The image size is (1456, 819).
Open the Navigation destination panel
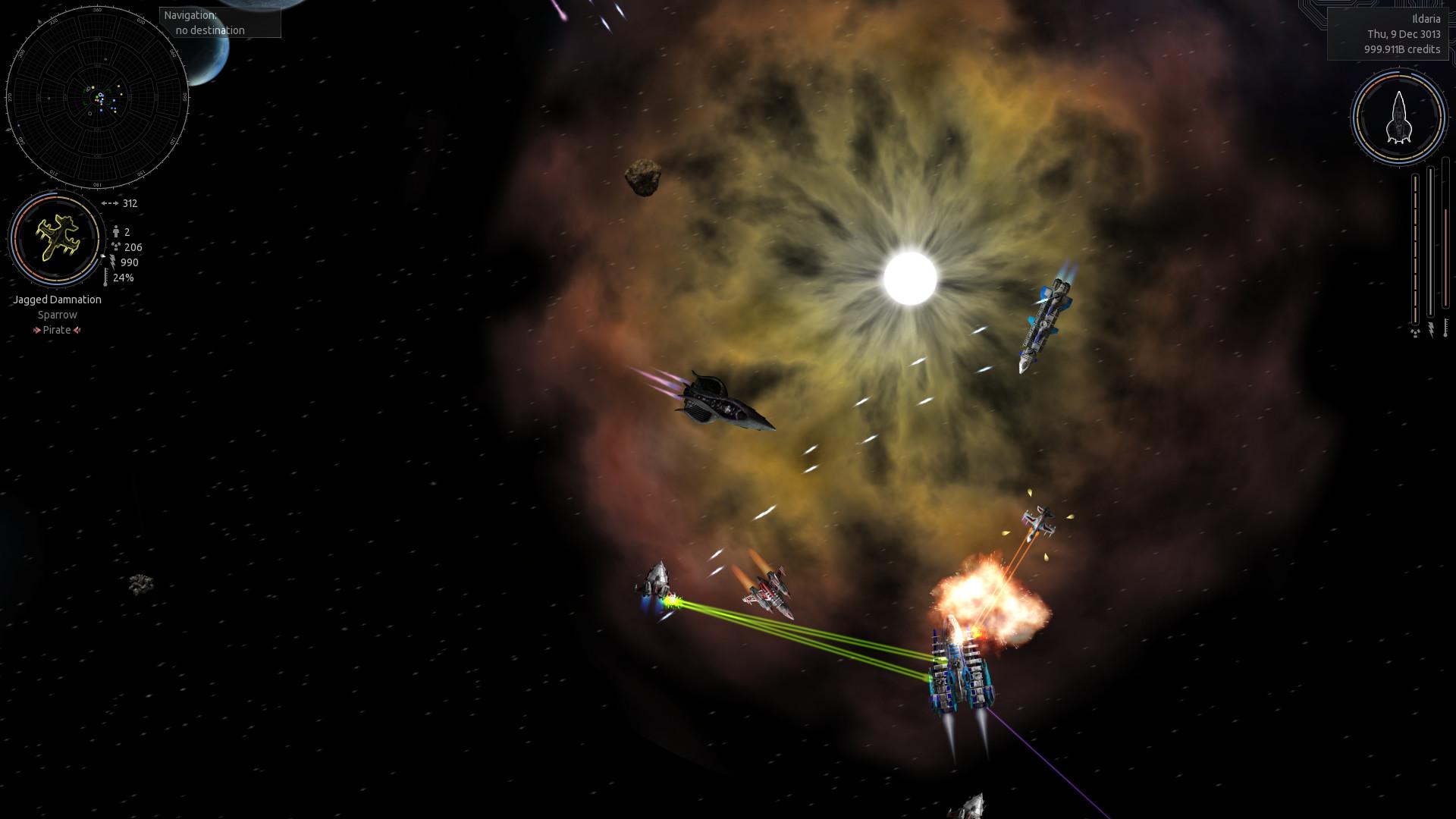(220, 23)
